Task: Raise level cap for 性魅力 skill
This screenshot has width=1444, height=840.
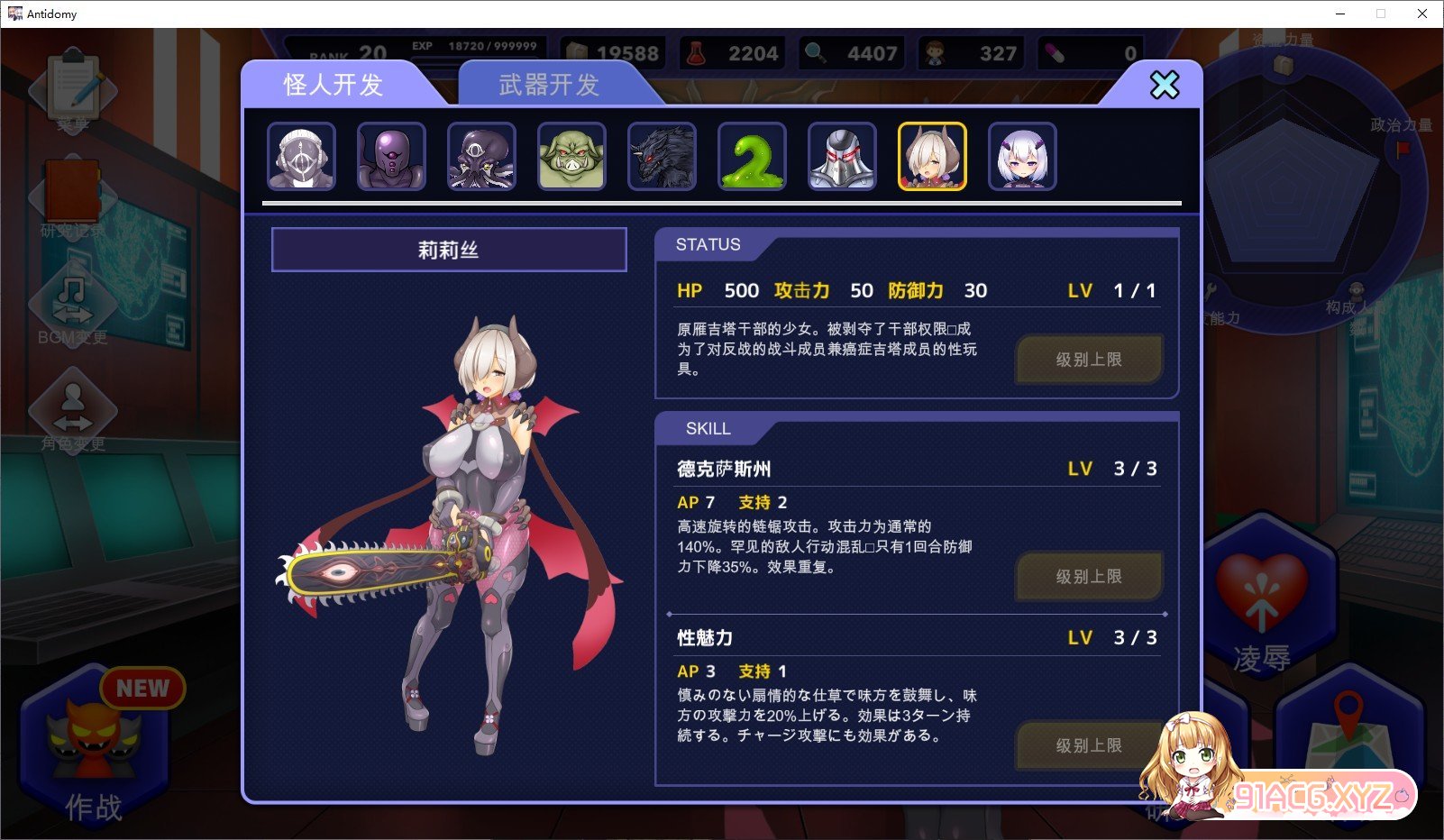Action: coord(1089,745)
